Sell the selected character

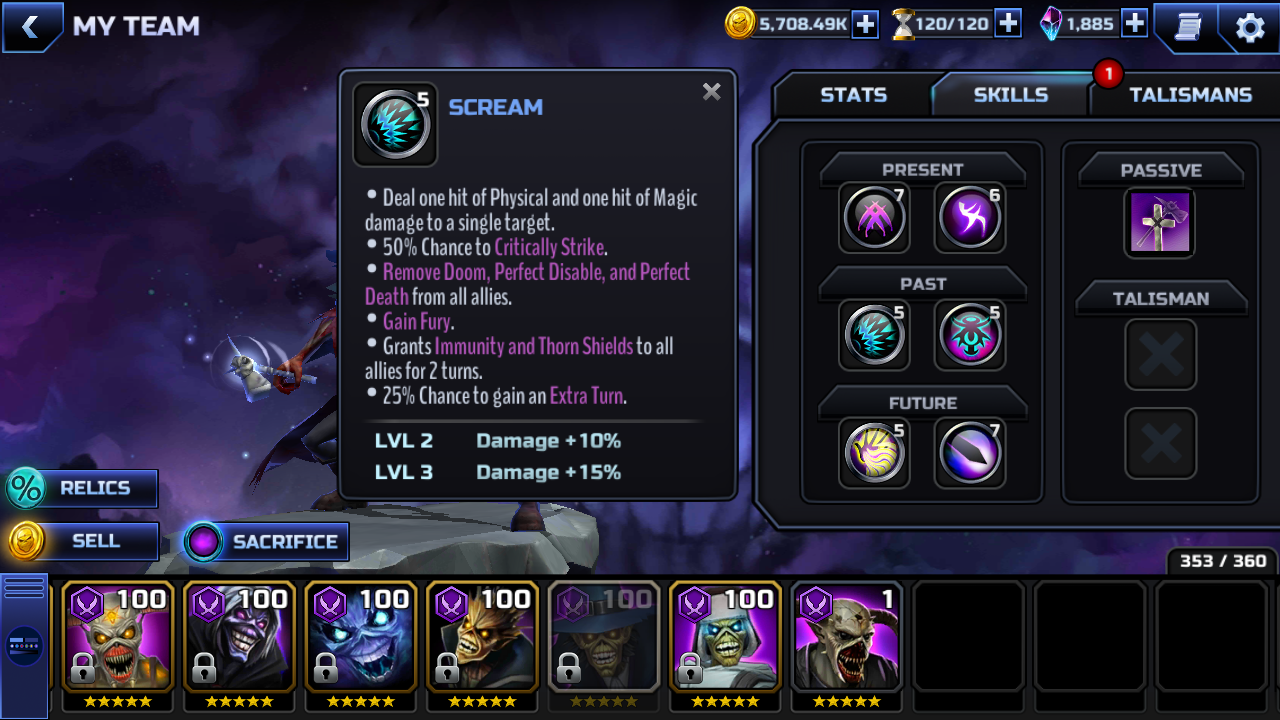[82, 541]
